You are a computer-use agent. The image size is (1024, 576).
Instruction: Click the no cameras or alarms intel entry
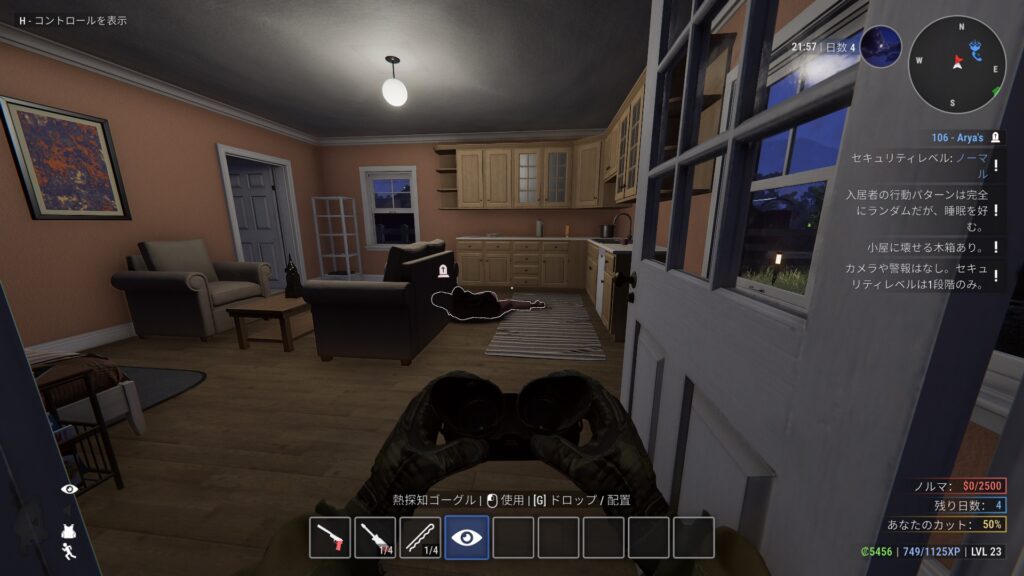click(x=918, y=276)
